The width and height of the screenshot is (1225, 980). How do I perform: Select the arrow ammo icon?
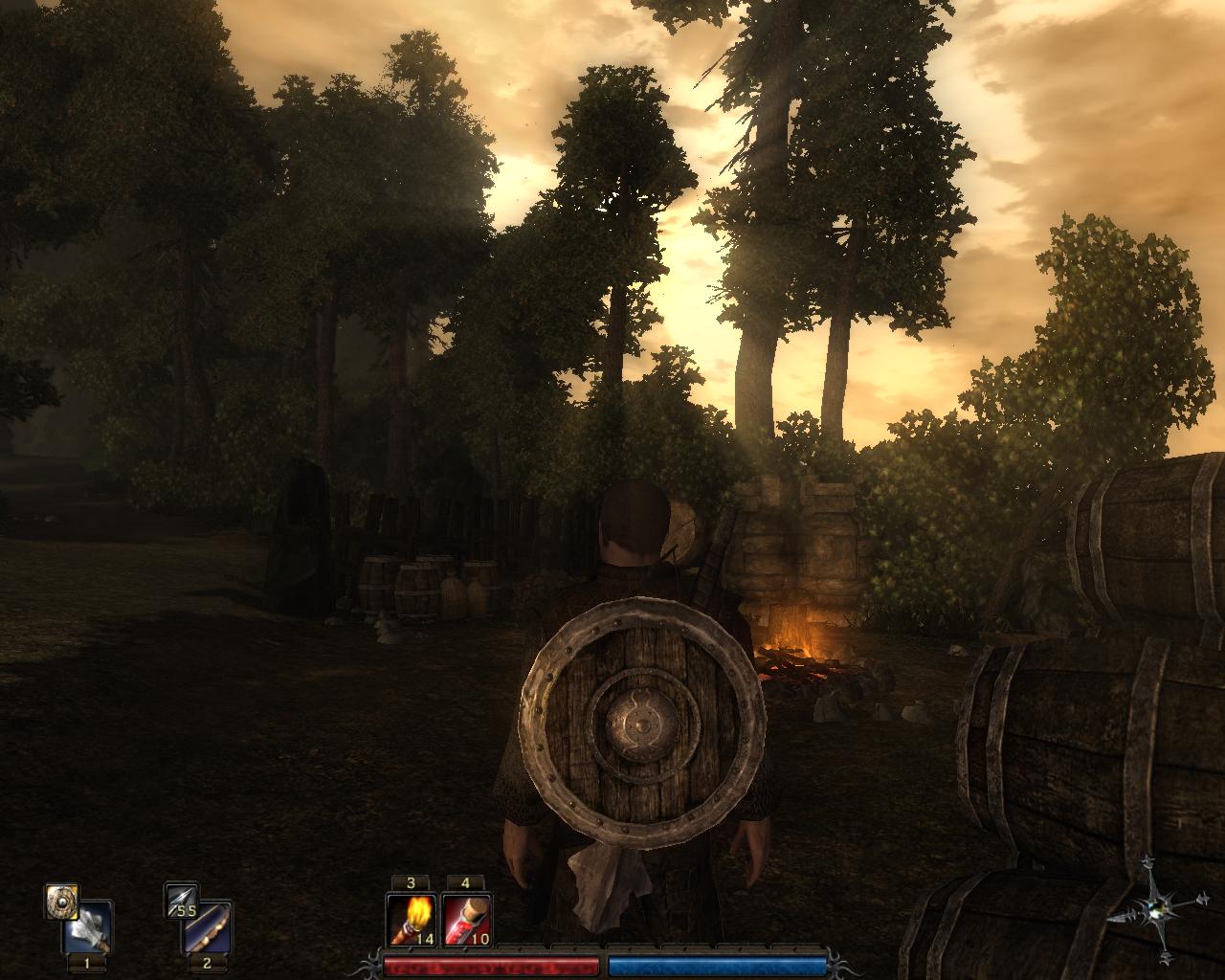(x=180, y=901)
